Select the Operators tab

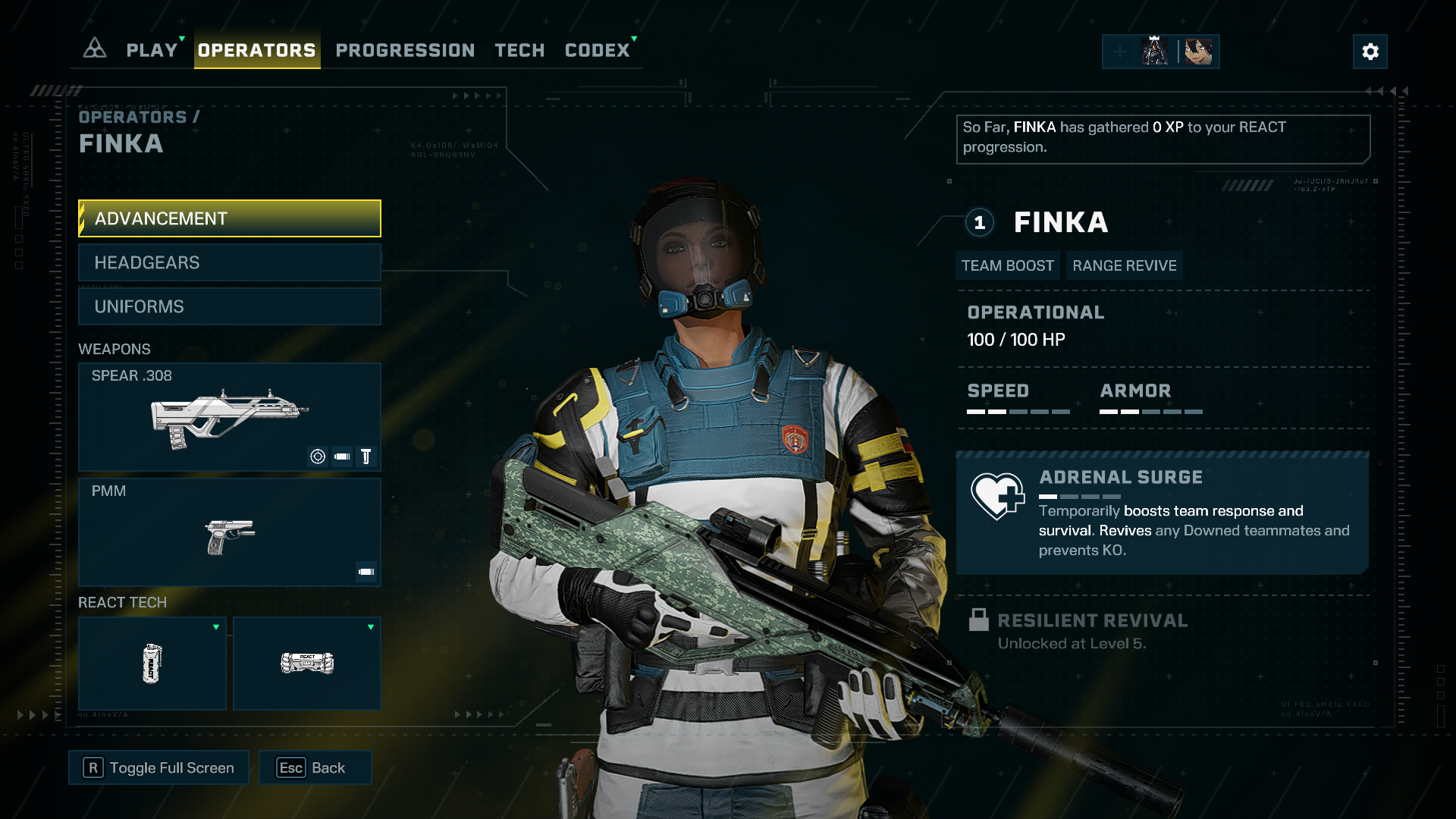[256, 50]
